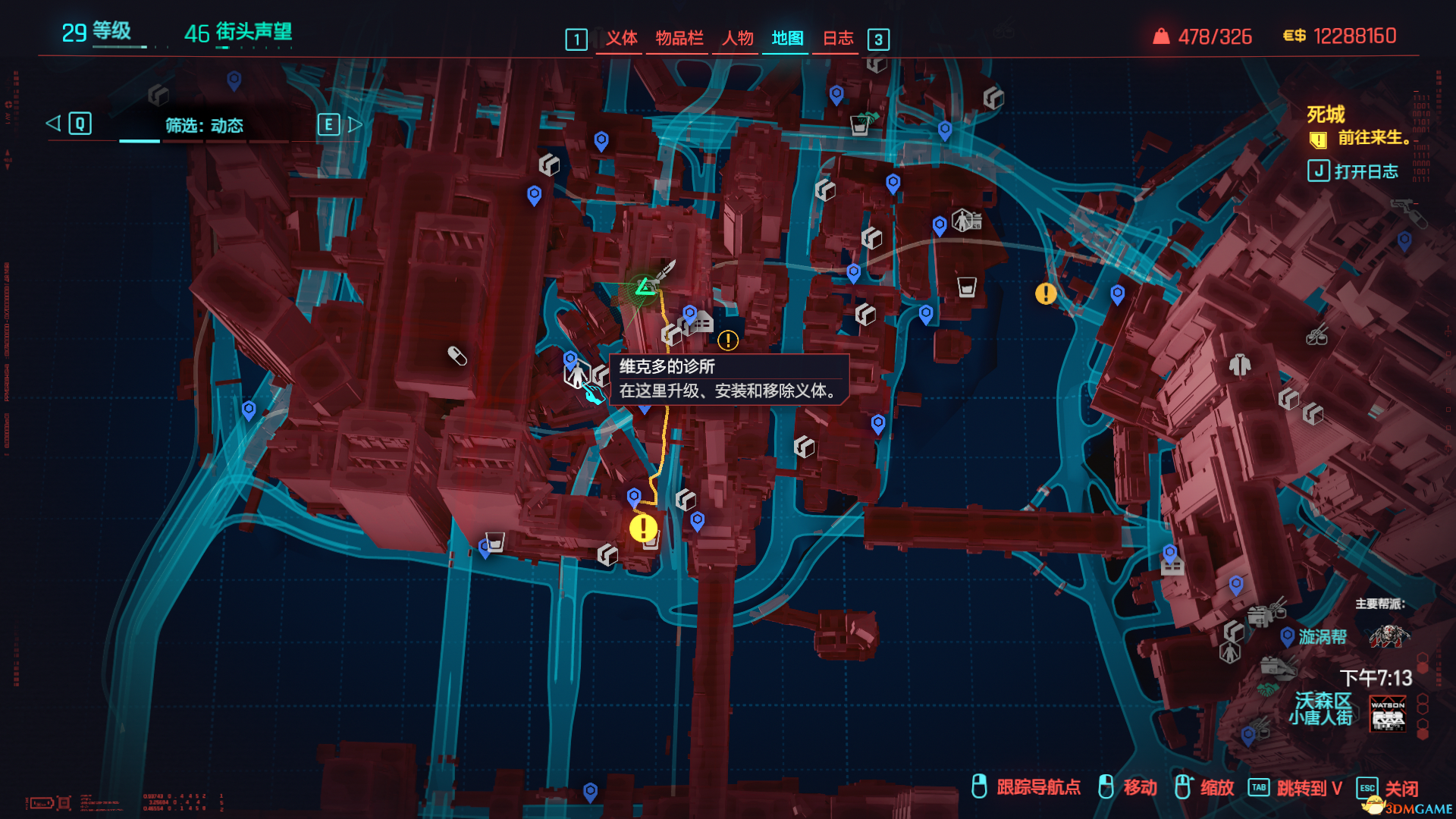Image resolution: width=1456 pixels, height=819 pixels.
Task: Click the right arrow for next map filter
Action: [355, 124]
